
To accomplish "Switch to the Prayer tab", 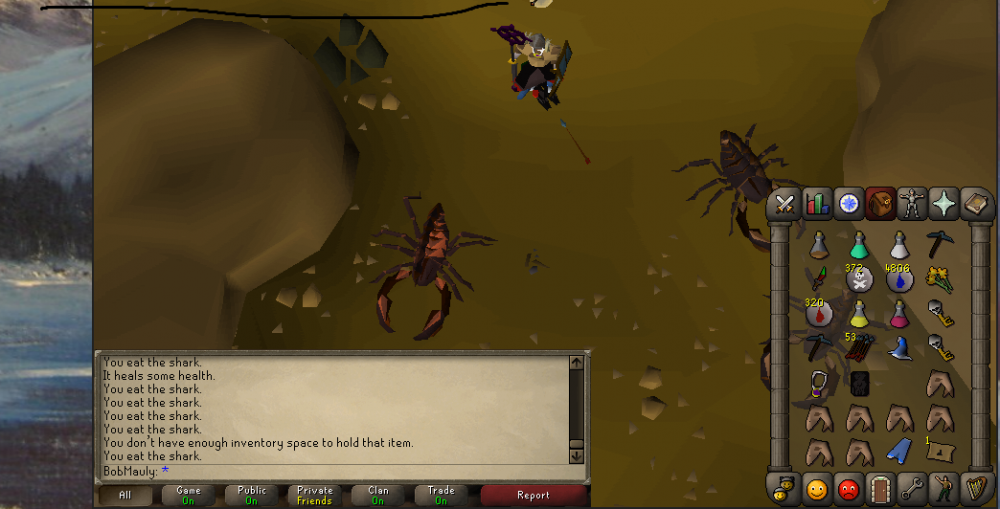I will [943, 204].
